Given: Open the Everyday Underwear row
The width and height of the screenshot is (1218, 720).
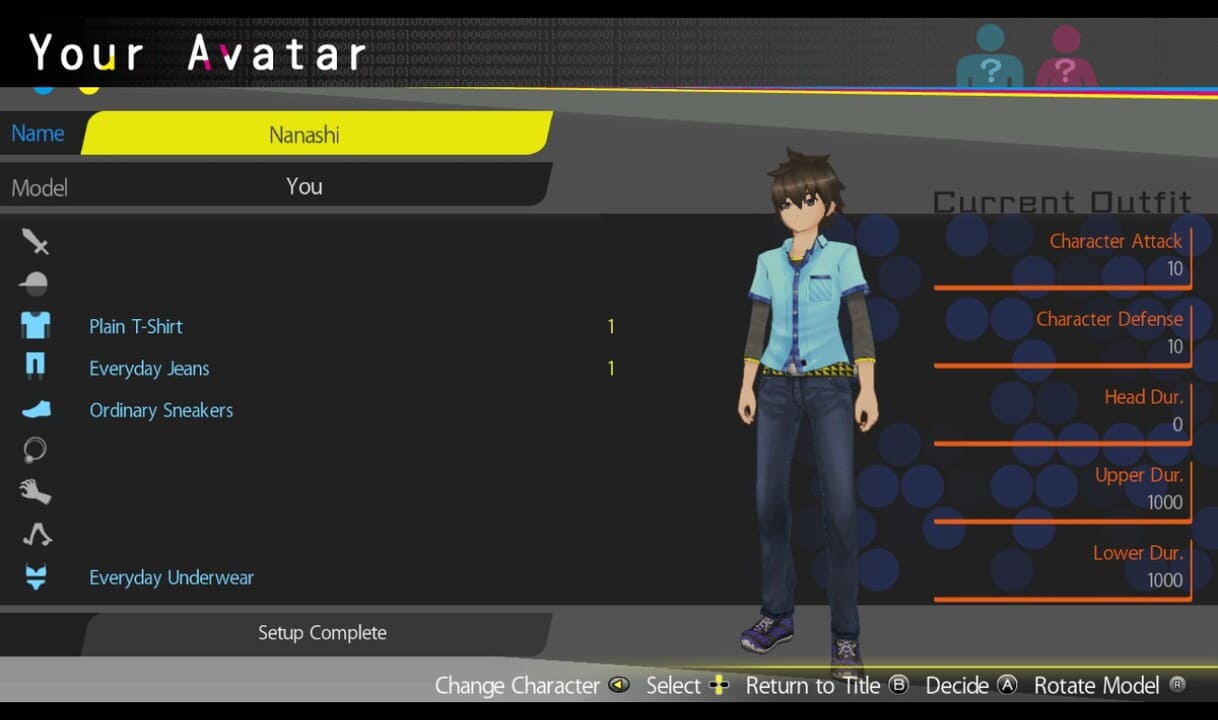Looking at the screenshot, I should pos(171,578).
